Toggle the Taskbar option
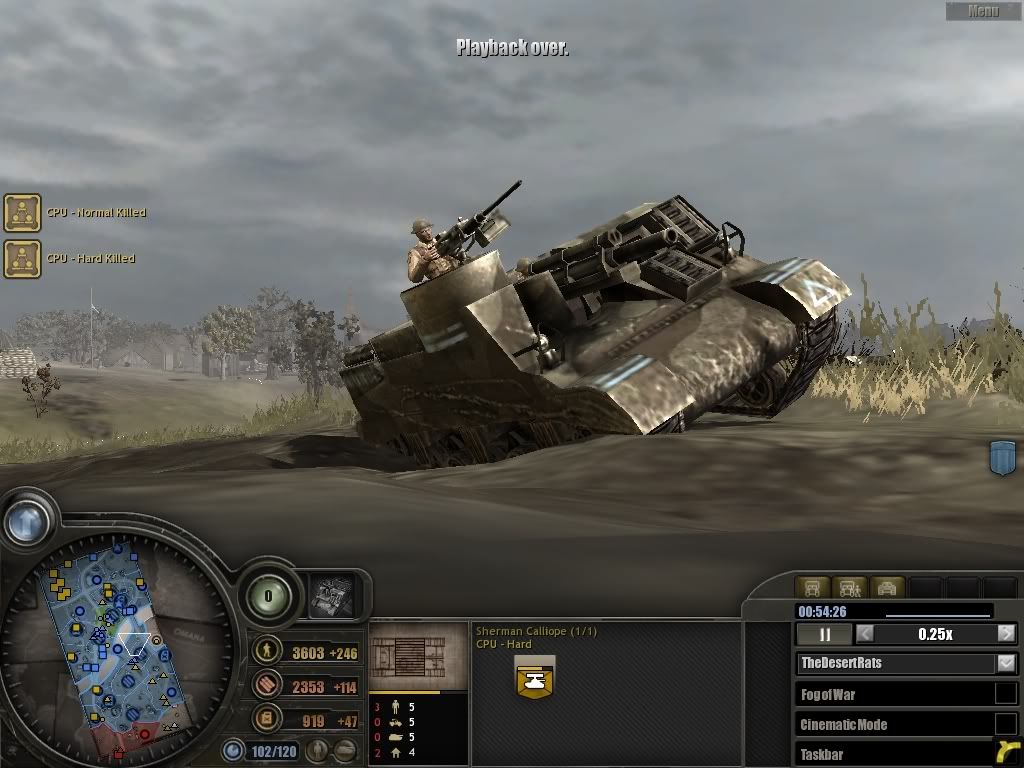This screenshot has height=768, width=1024. pos(1005,752)
